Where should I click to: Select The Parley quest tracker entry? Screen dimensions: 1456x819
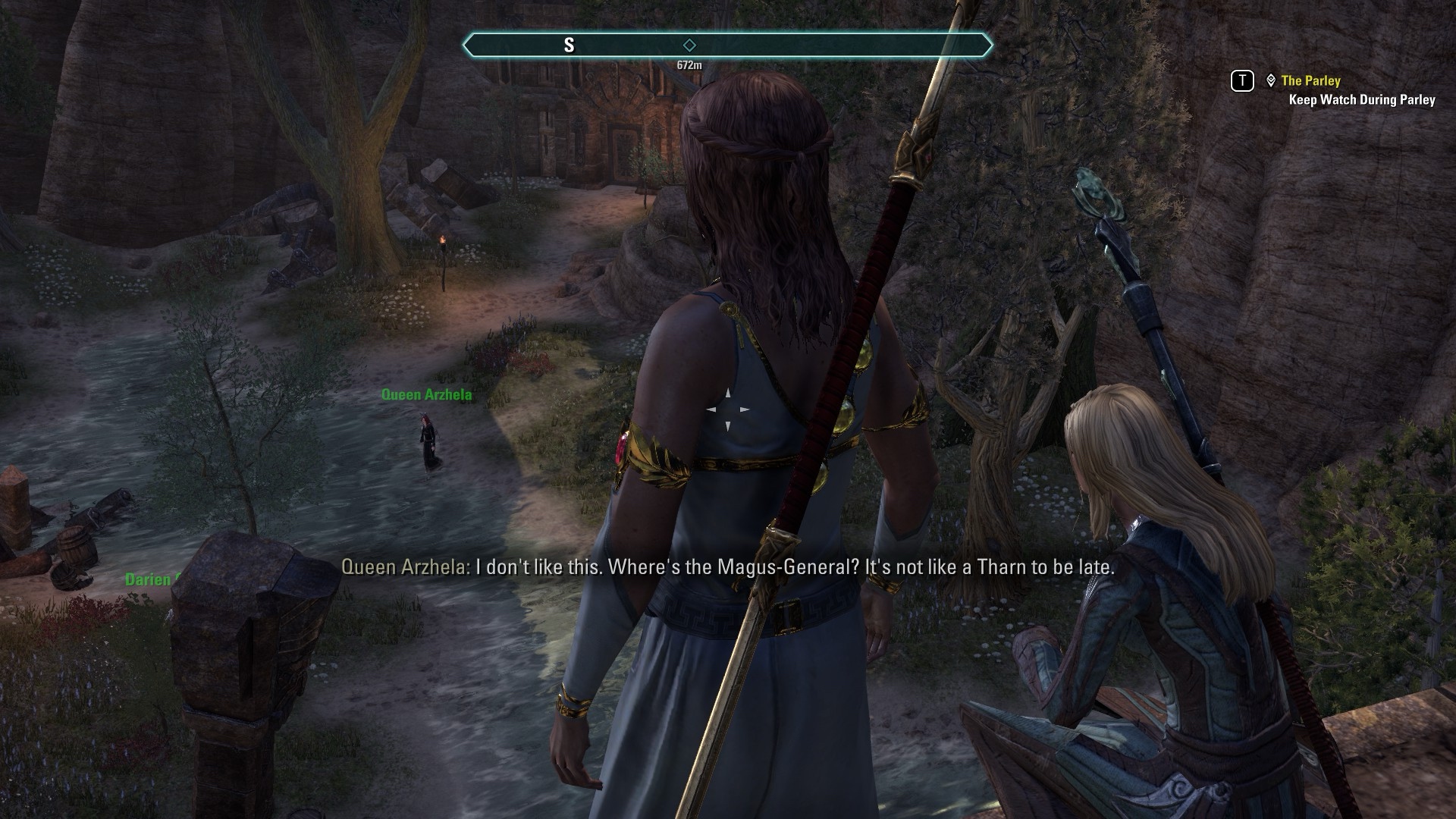pyautogui.click(x=1310, y=80)
